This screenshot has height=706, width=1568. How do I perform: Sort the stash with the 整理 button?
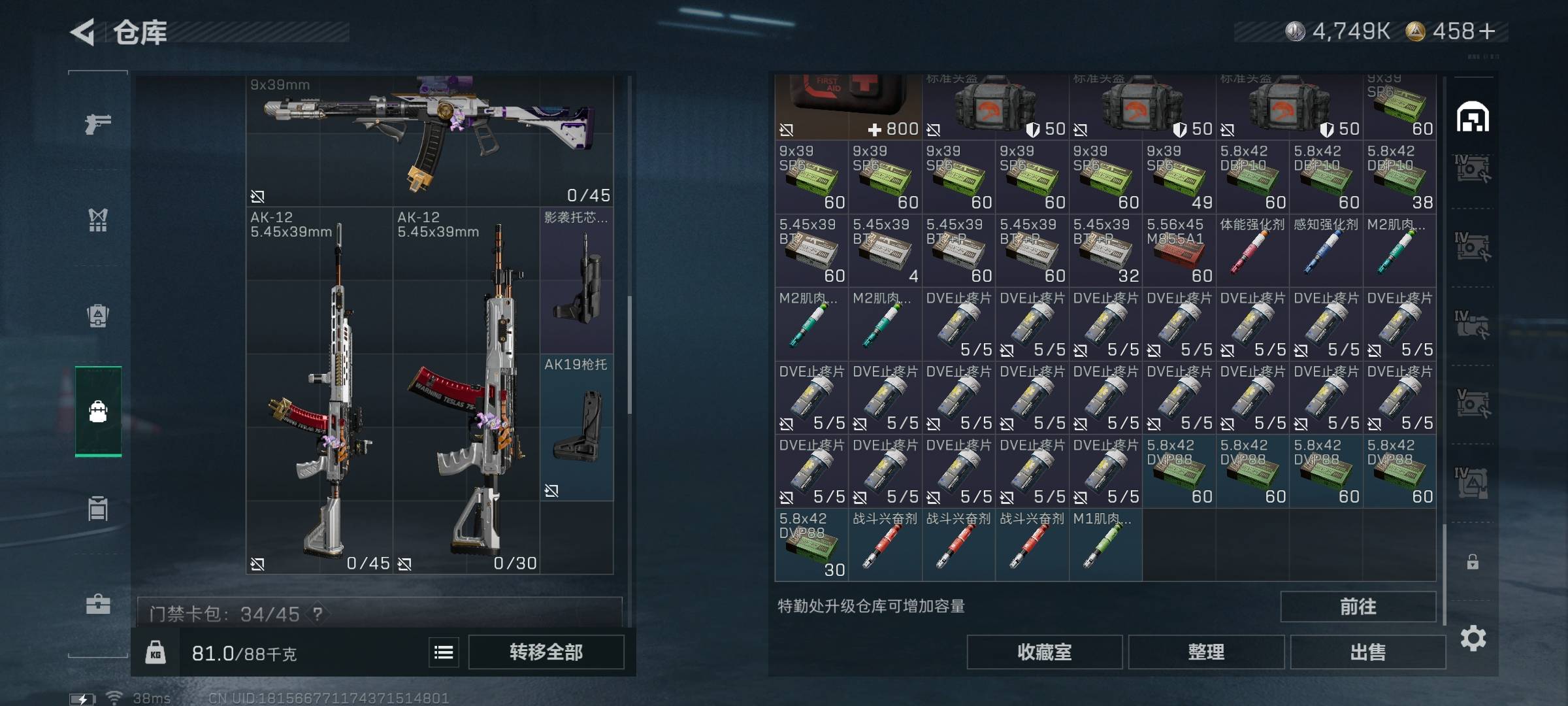[1205, 652]
